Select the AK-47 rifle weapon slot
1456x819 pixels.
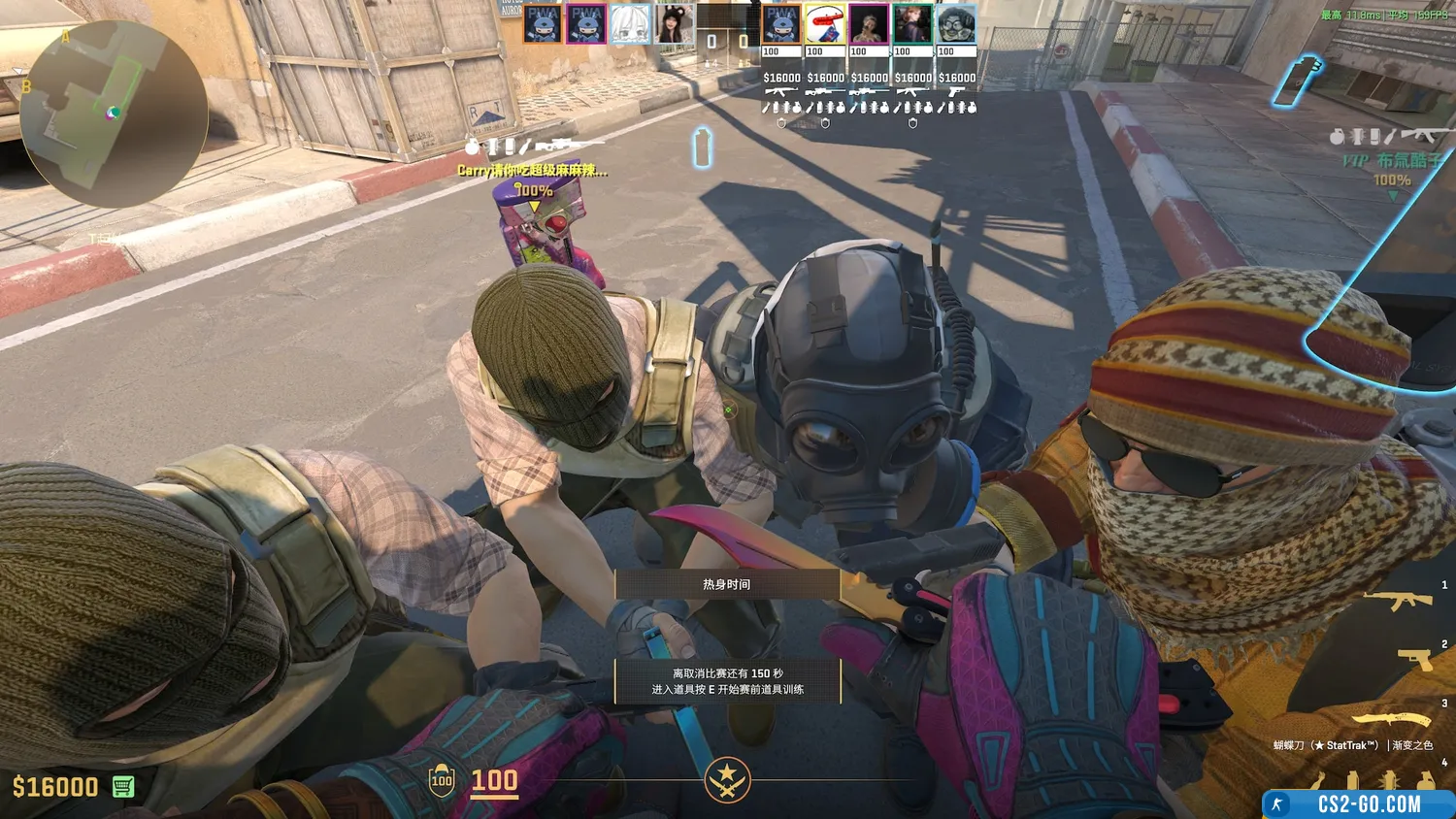pos(1398,601)
